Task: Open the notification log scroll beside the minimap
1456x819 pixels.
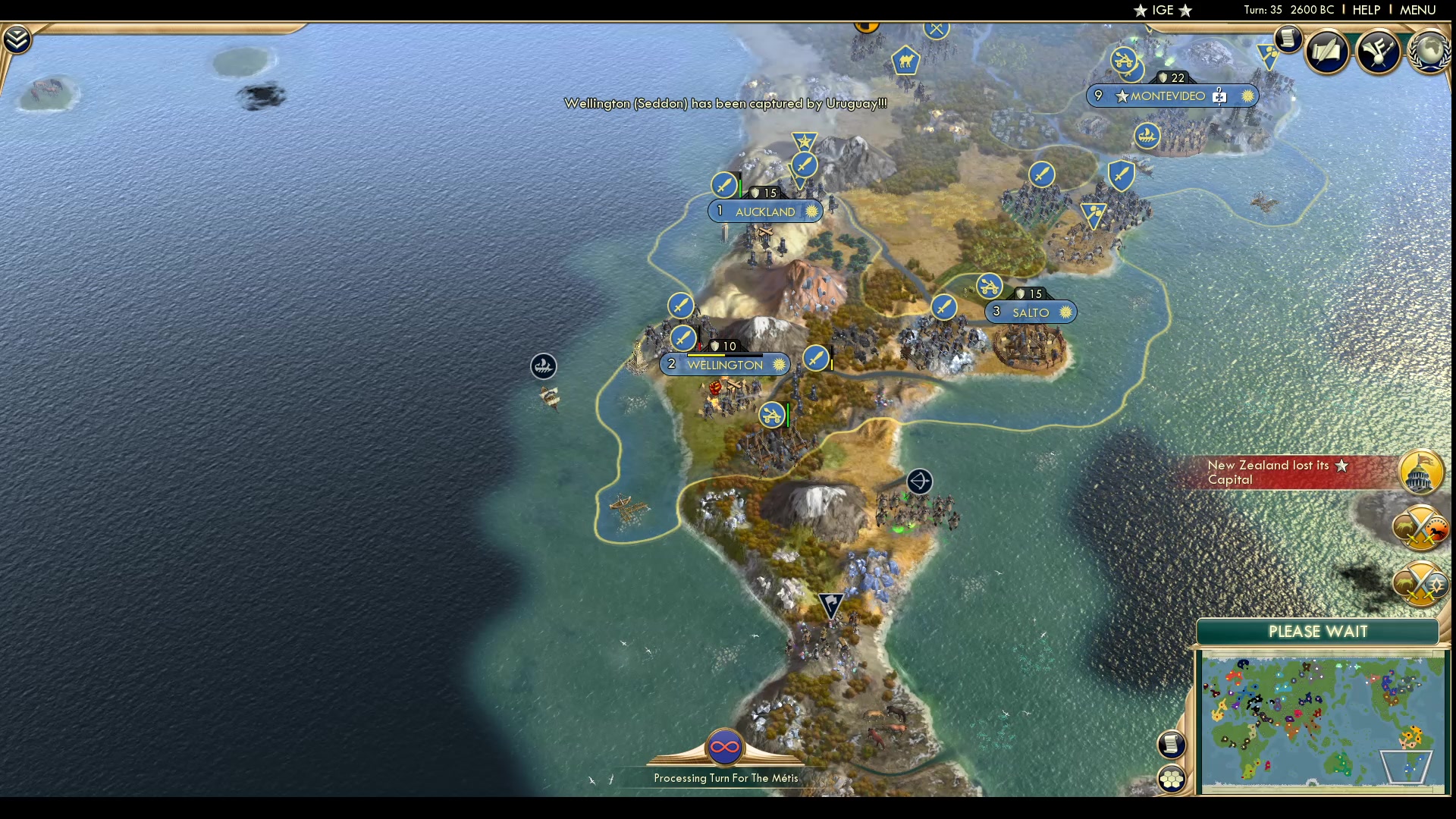Action: 1172,745
